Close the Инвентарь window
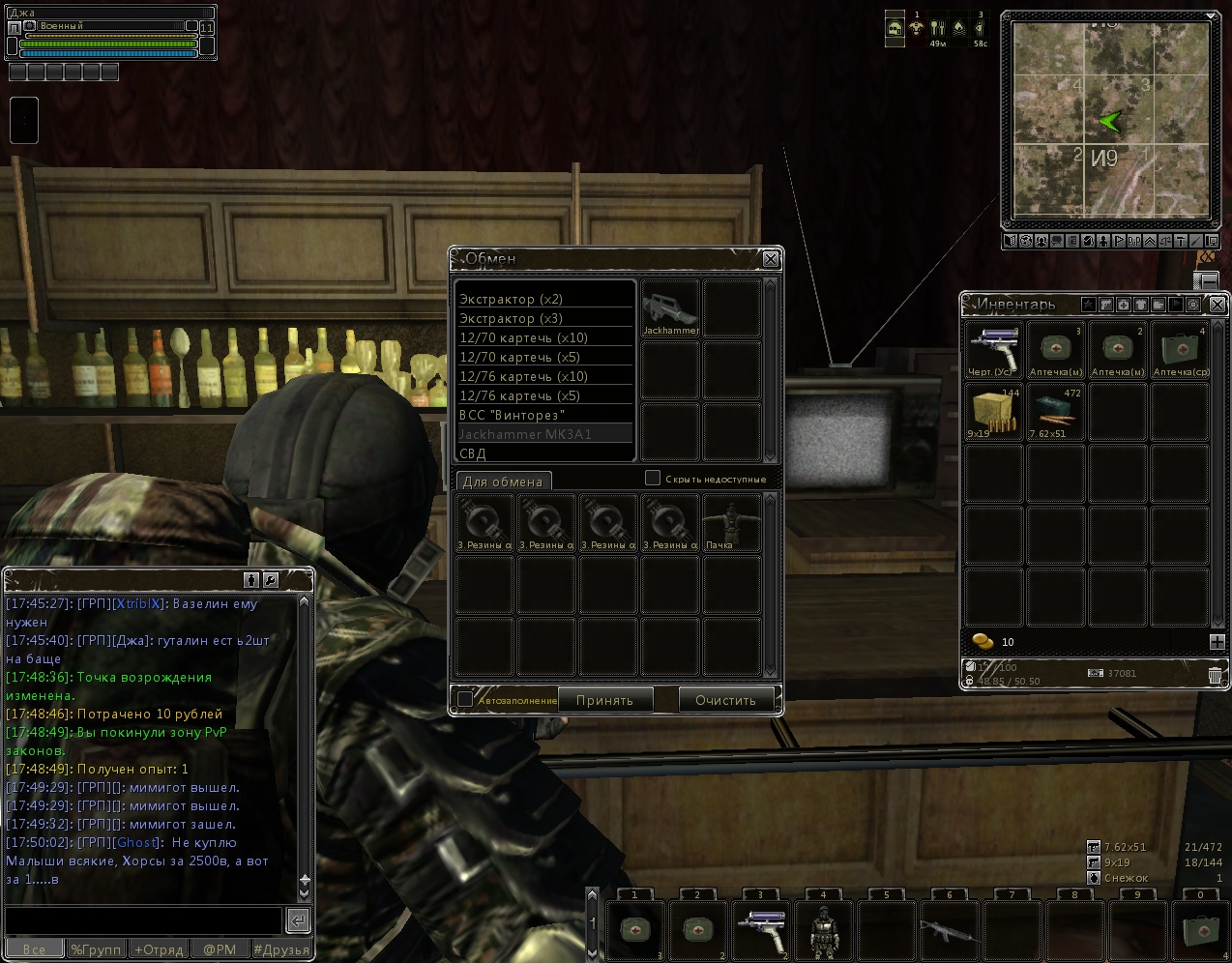The height and width of the screenshot is (963, 1232). [x=1217, y=305]
